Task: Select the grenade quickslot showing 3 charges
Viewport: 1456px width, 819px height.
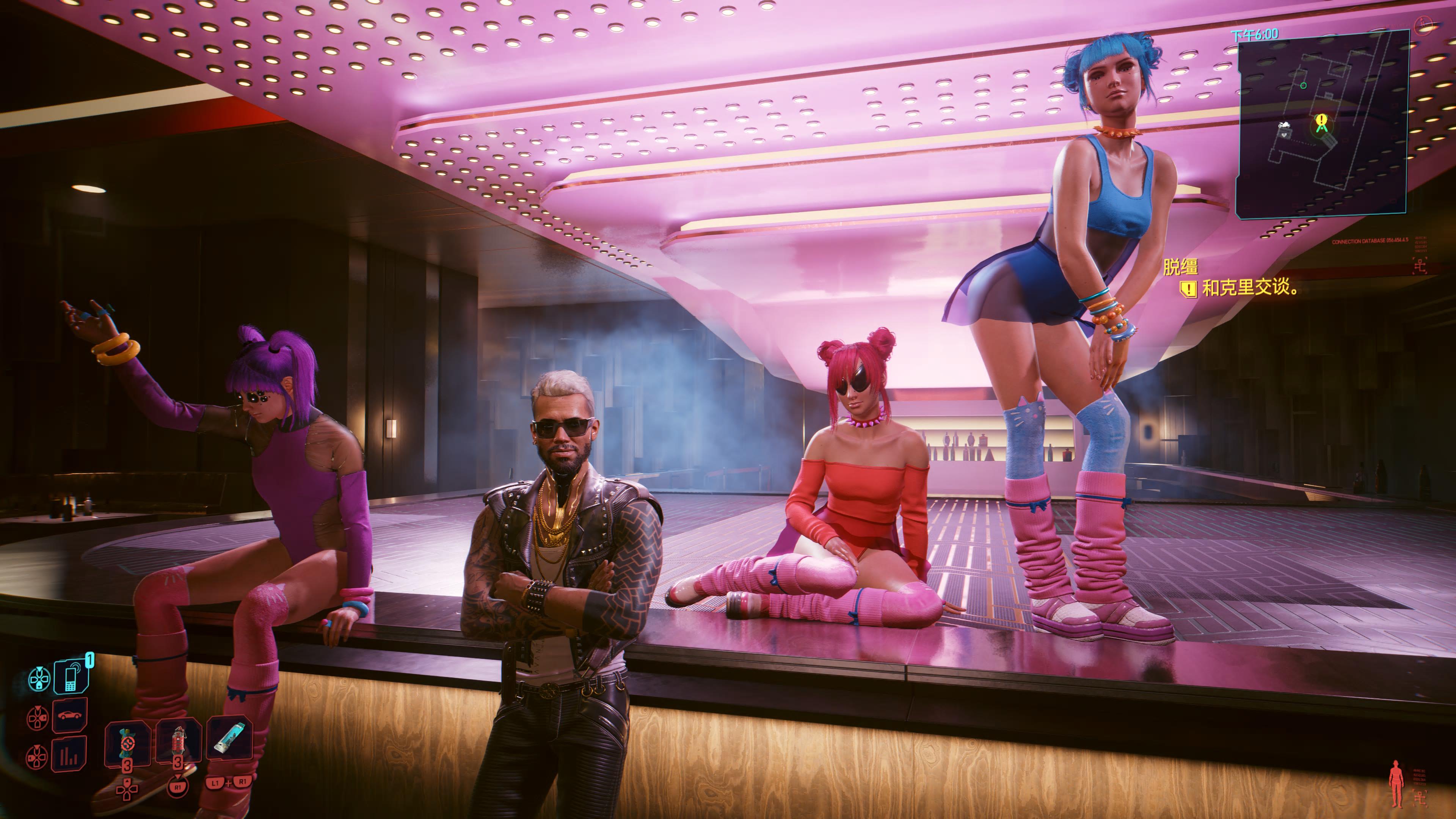Action: (127, 743)
